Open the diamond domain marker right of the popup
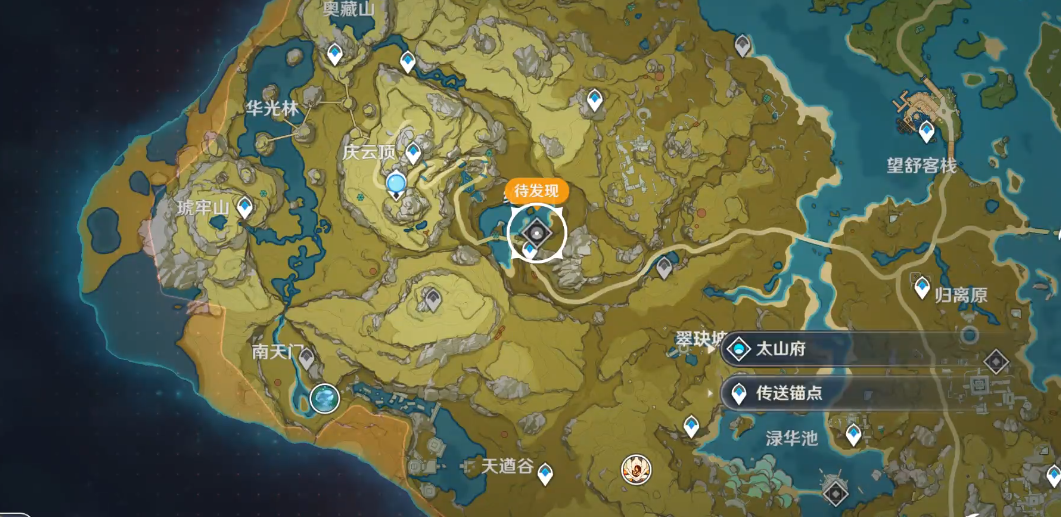 click(x=995, y=361)
